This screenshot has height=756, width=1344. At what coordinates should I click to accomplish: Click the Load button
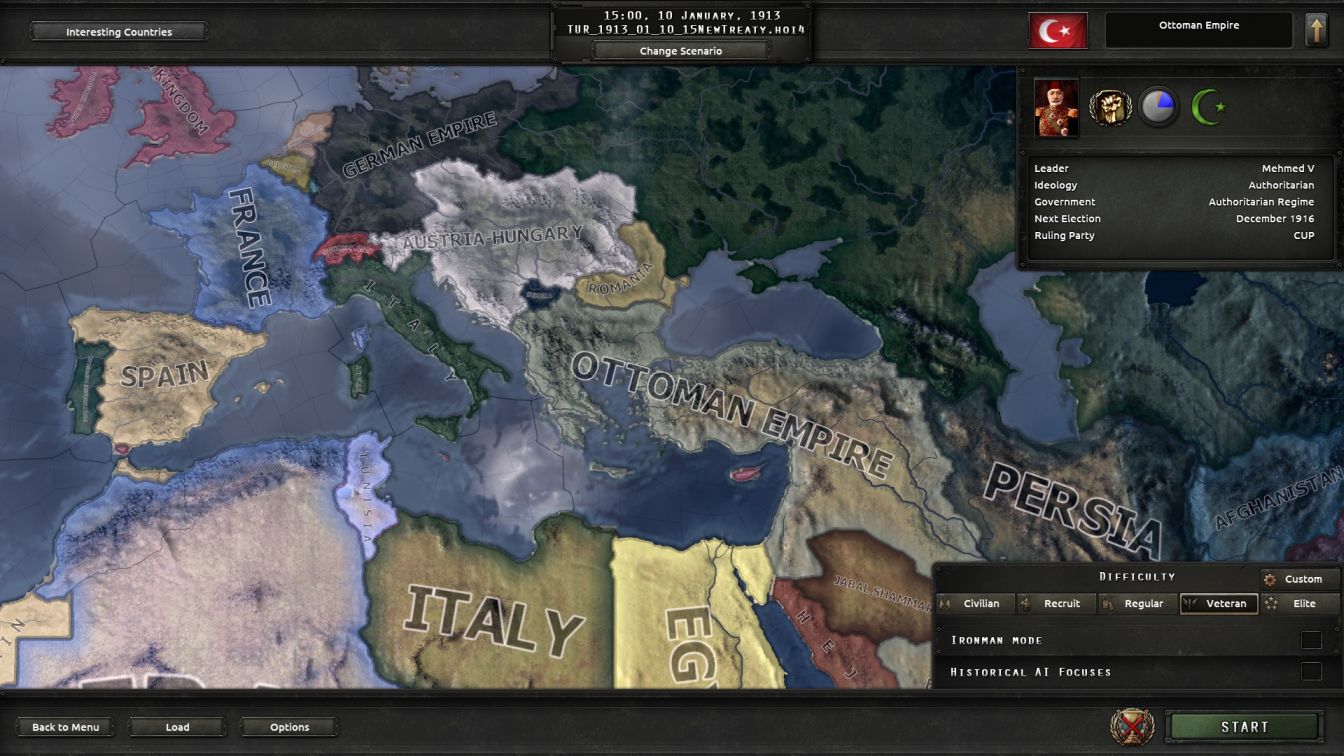tap(178, 727)
